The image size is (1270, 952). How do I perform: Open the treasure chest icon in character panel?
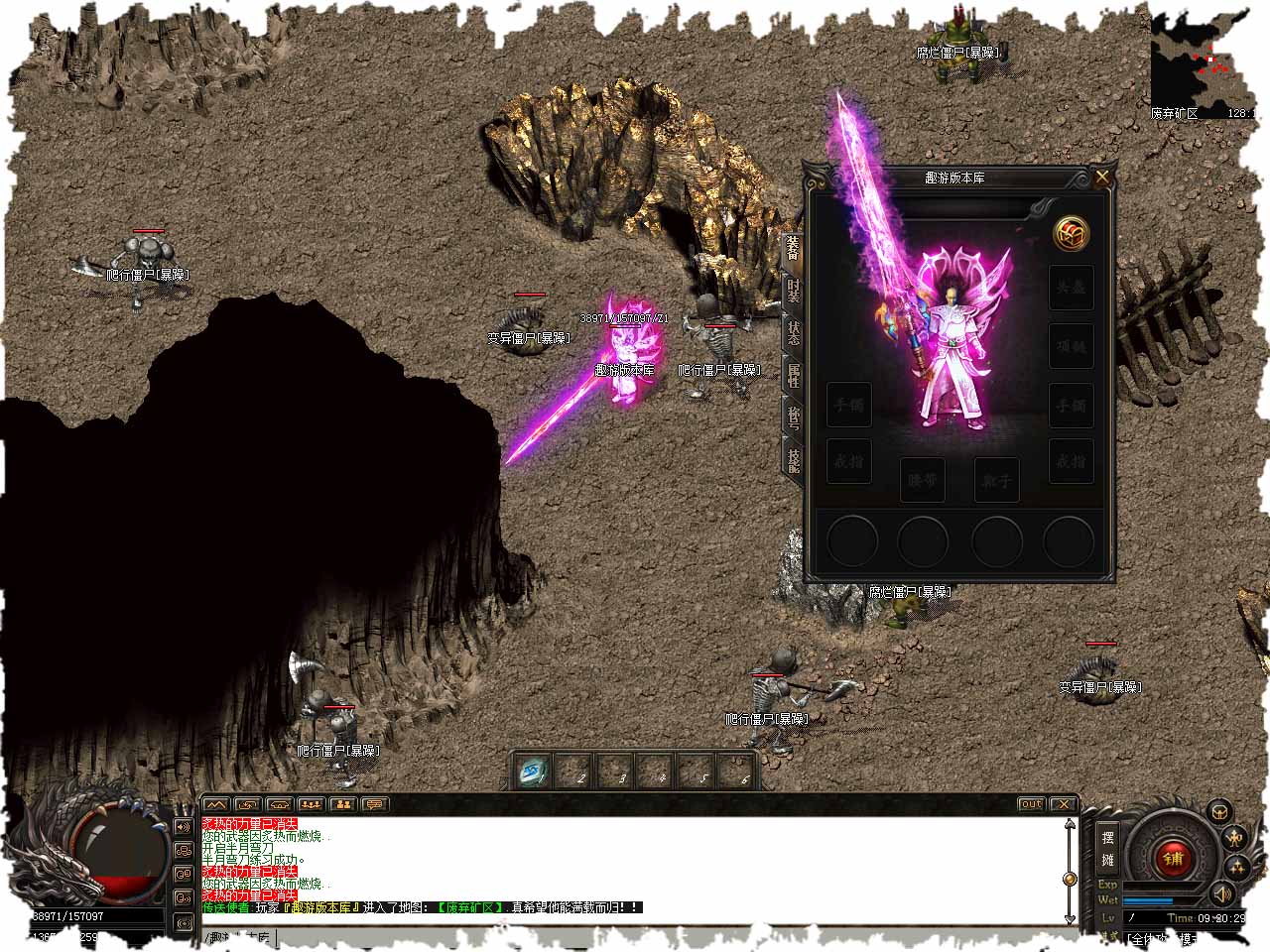point(1072,234)
